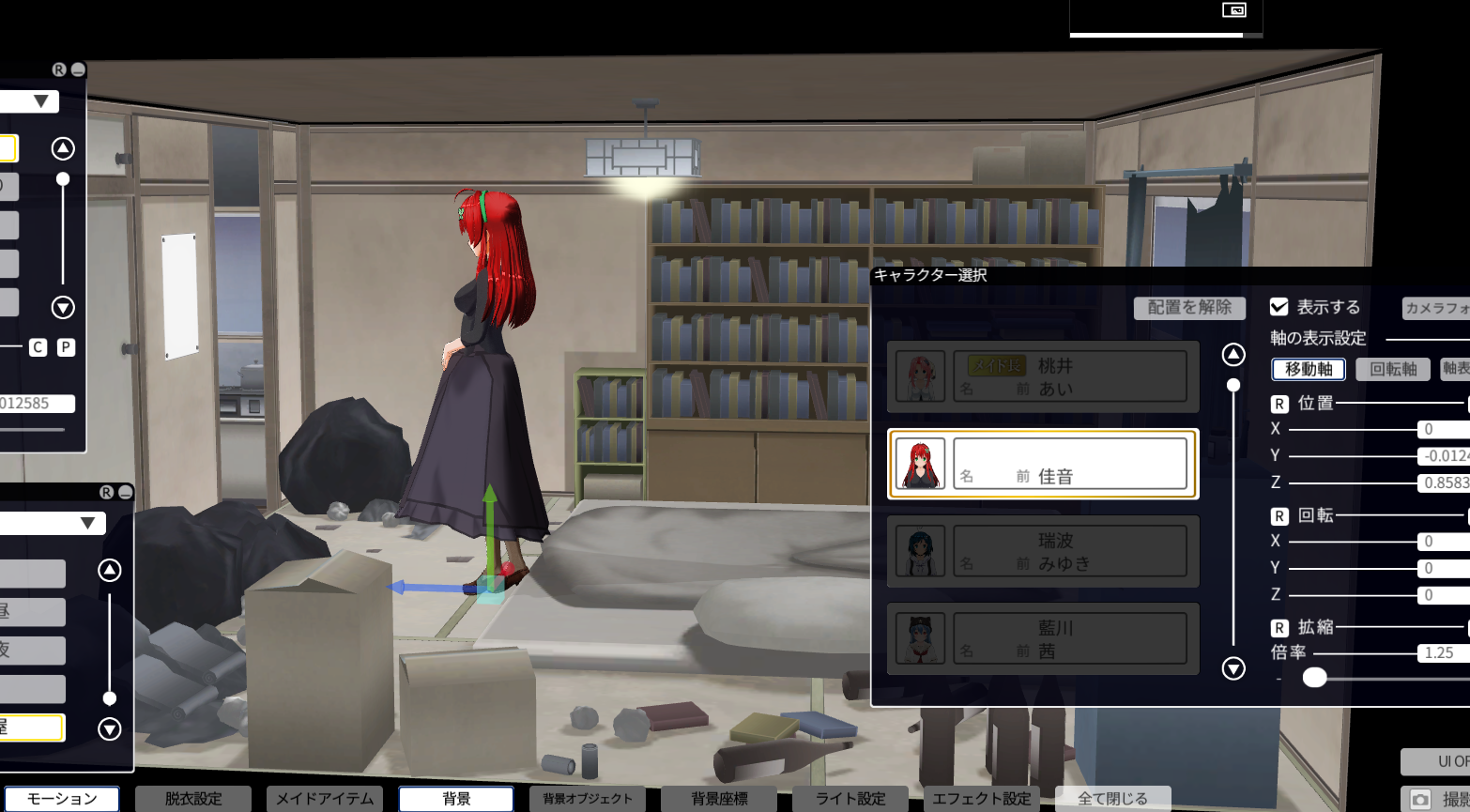Open the モーション tab
Screen dimensions: 1470x812
(62, 799)
